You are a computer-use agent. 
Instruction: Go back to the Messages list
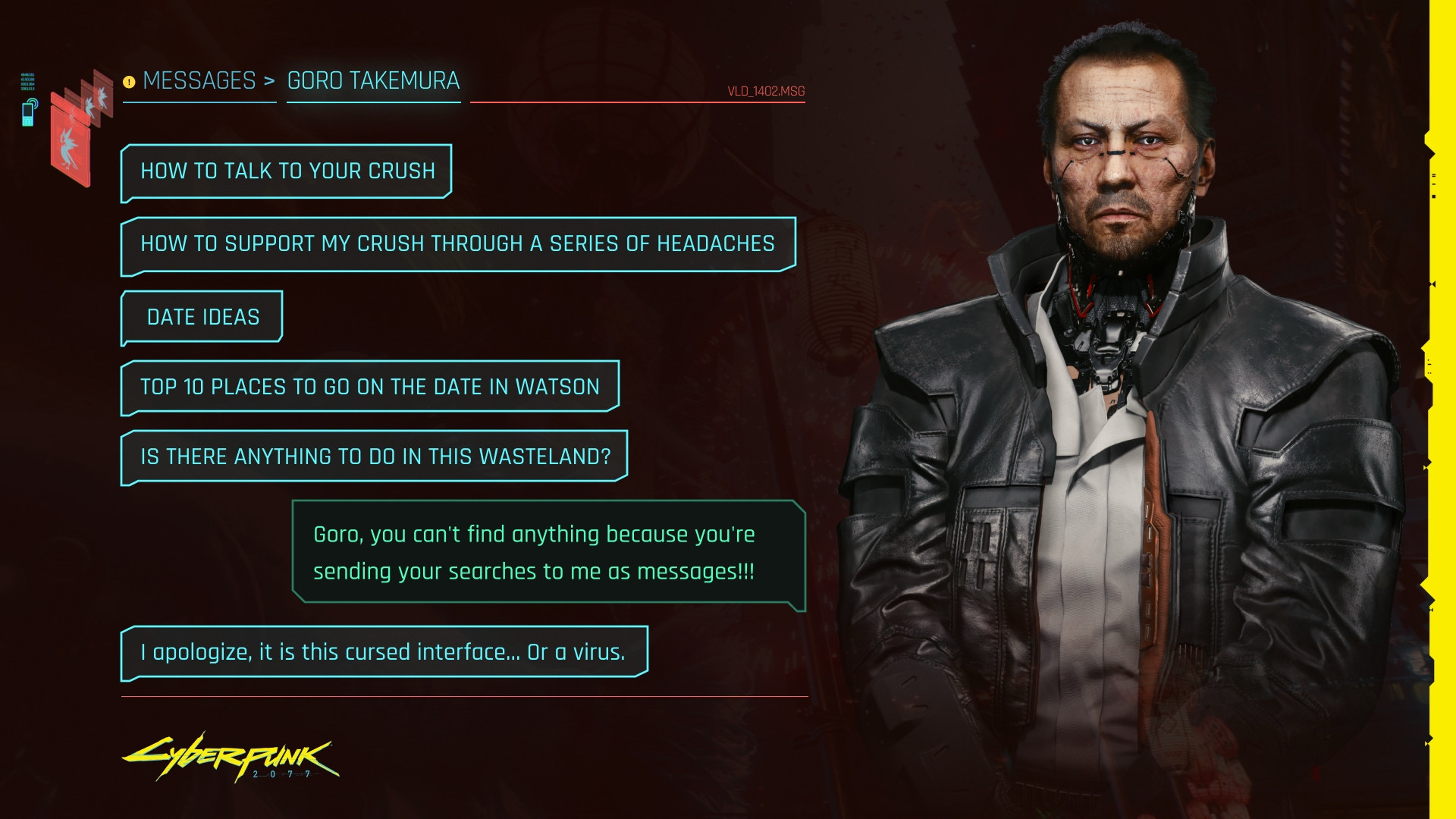[x=199, y=80]
